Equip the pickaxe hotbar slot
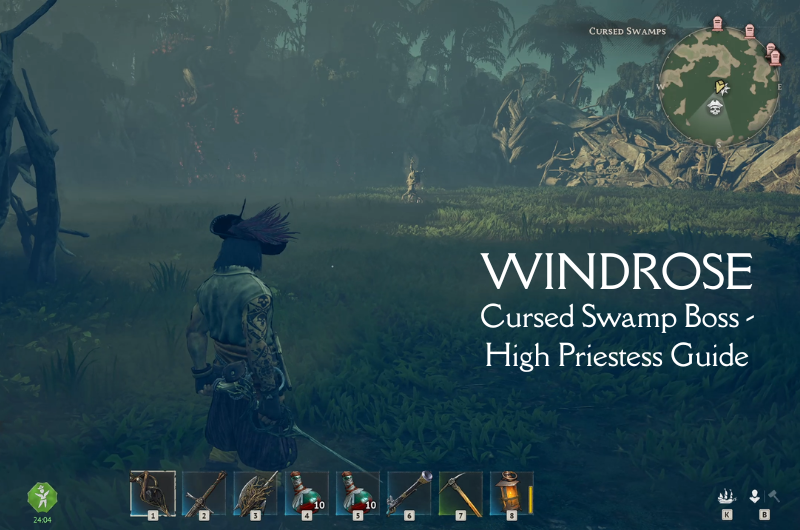 [460, 493]
